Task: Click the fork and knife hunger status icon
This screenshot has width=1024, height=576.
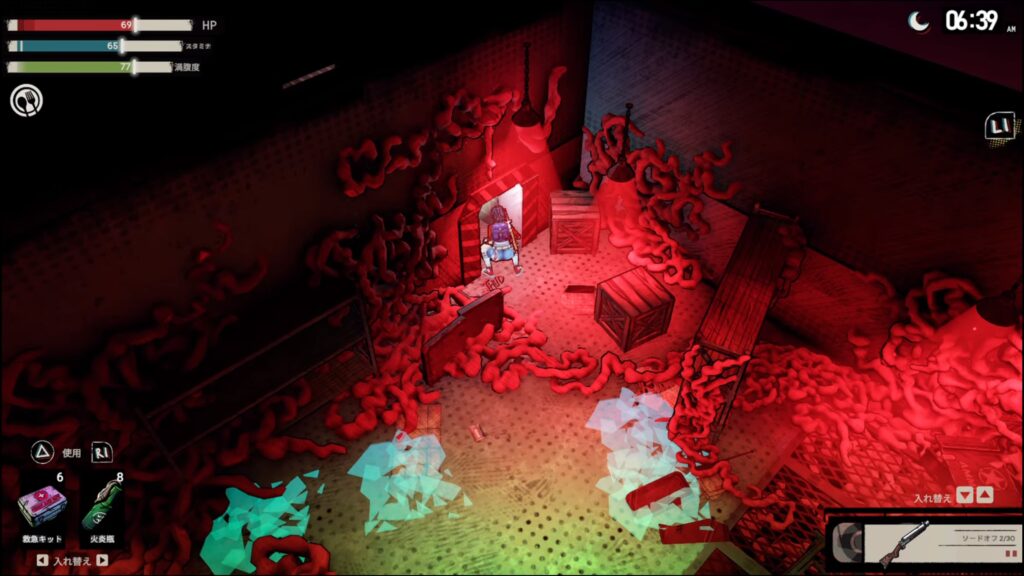Action: 26,100
